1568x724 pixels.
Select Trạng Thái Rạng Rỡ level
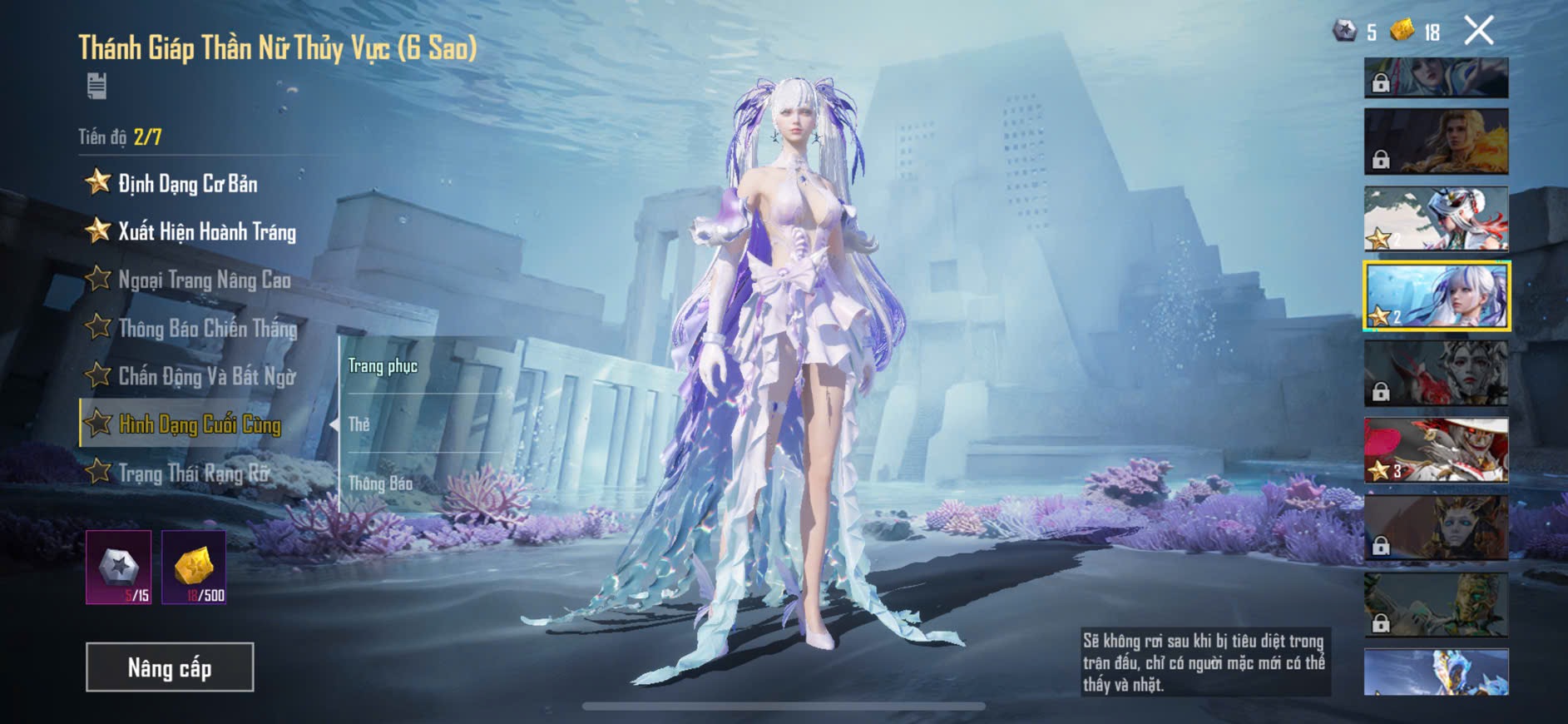coord(194,473)
